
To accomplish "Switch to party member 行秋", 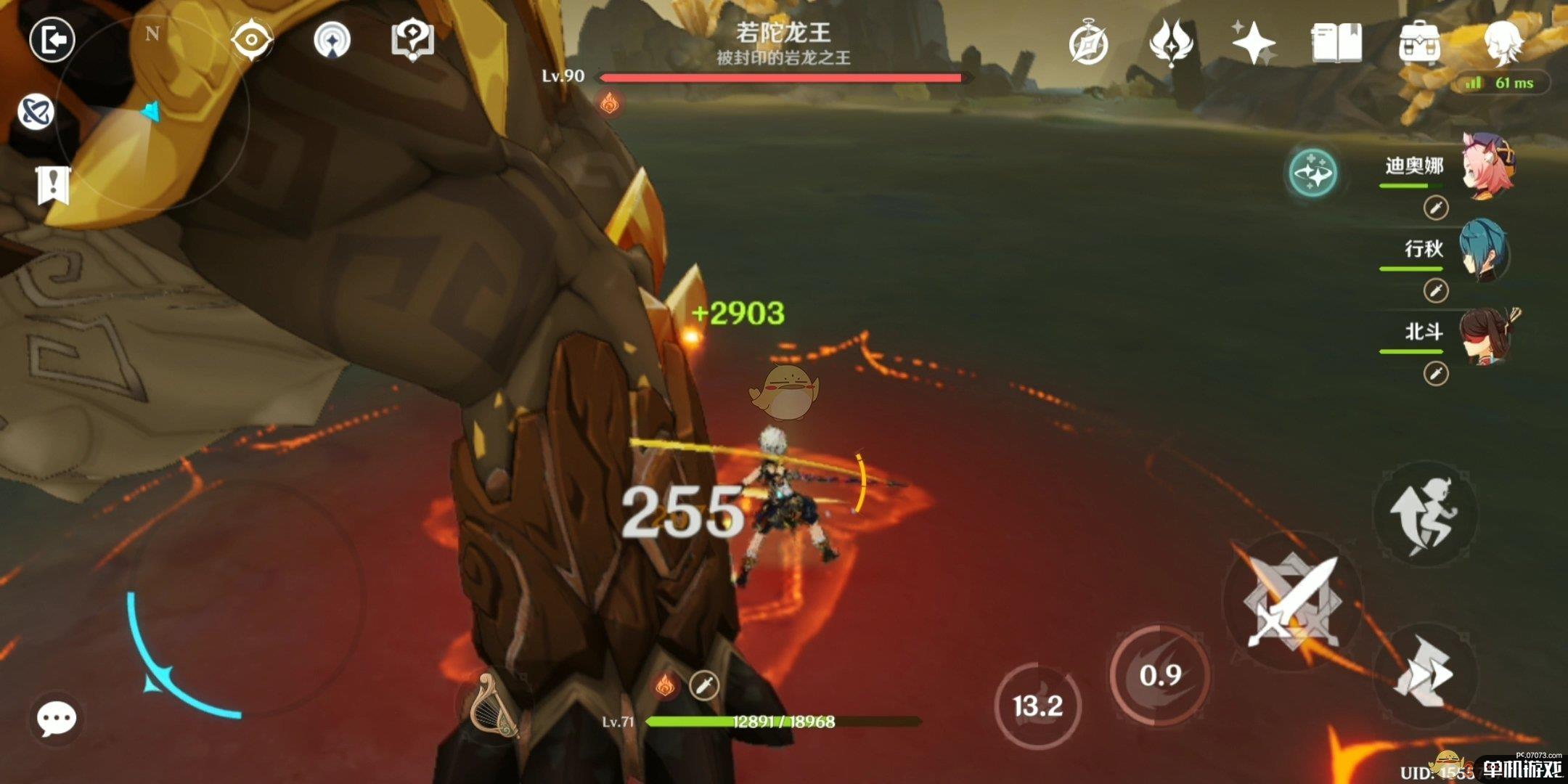I will coord(1485,250).
